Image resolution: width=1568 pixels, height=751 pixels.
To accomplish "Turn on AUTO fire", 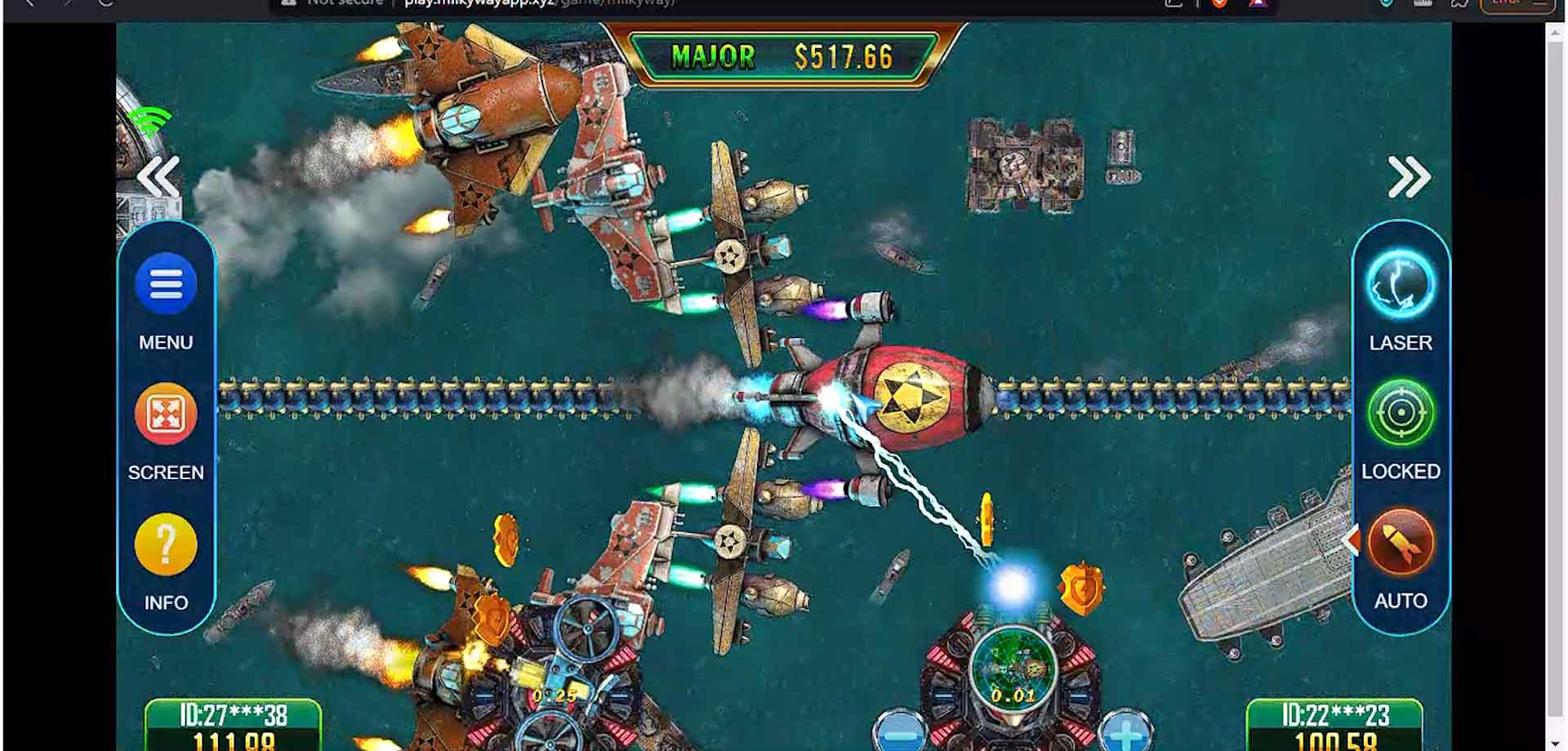I will [1401, 544].
